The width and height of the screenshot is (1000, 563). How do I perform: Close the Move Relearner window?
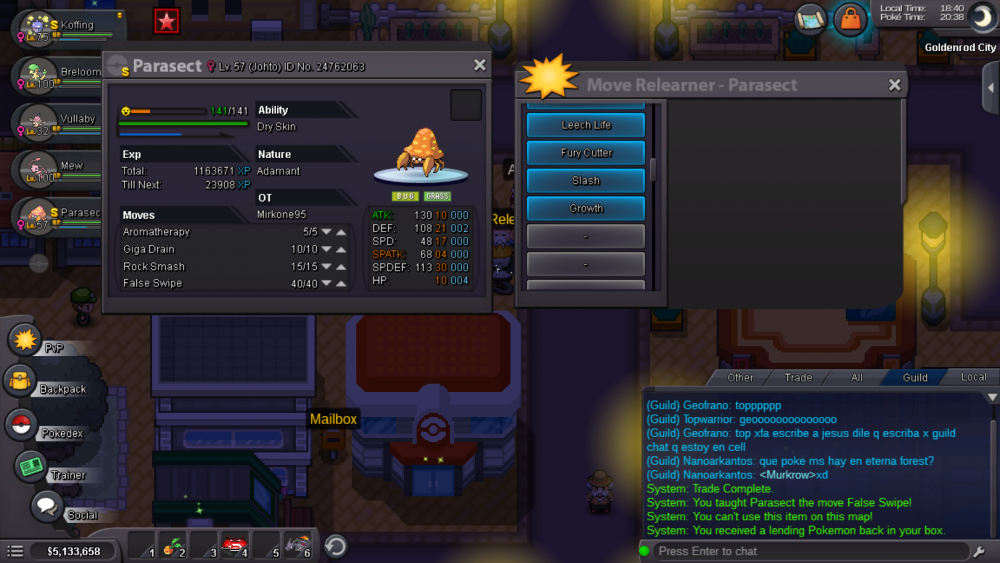click(895, 85)
